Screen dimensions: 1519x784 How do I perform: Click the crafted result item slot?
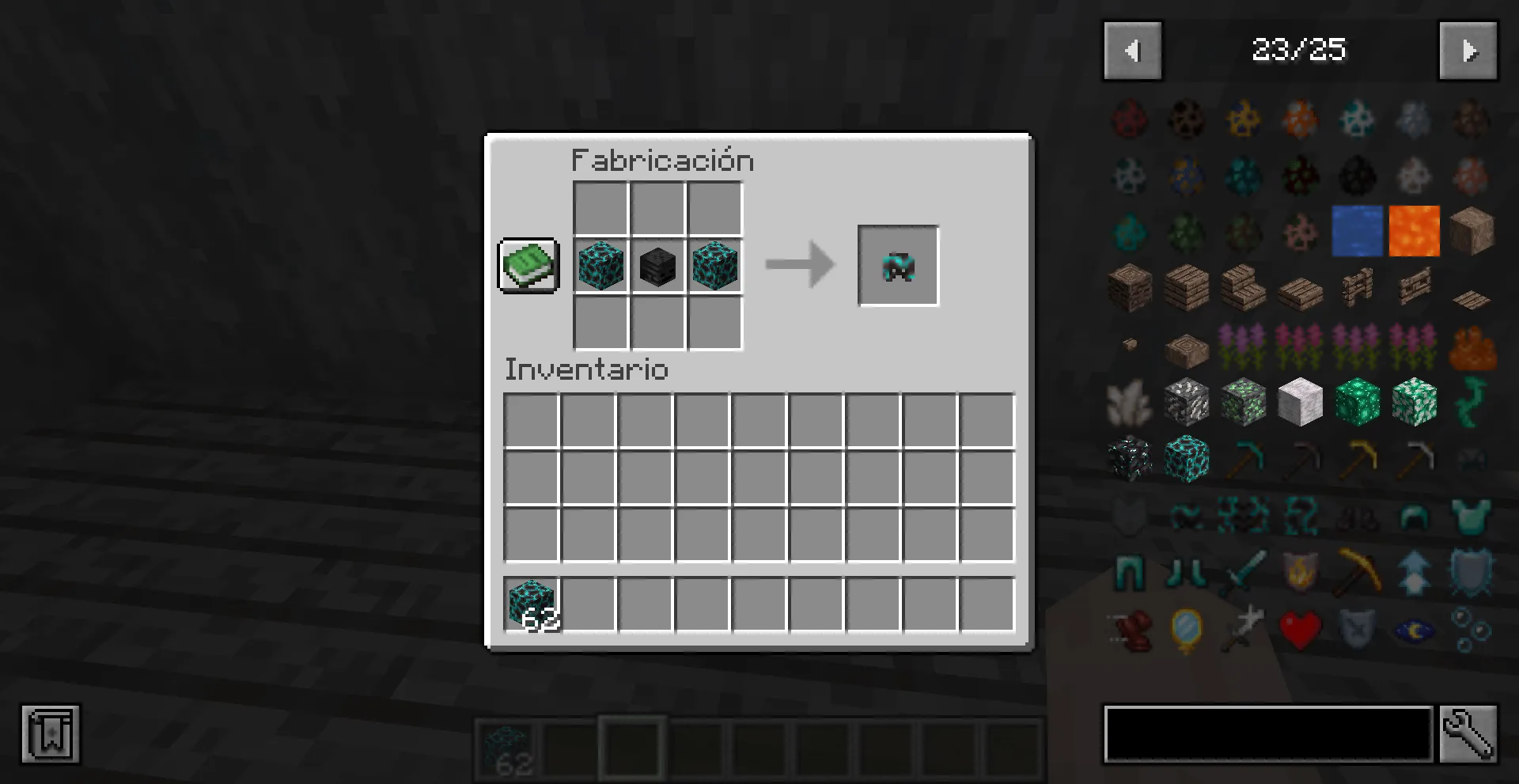click(898, 265)
